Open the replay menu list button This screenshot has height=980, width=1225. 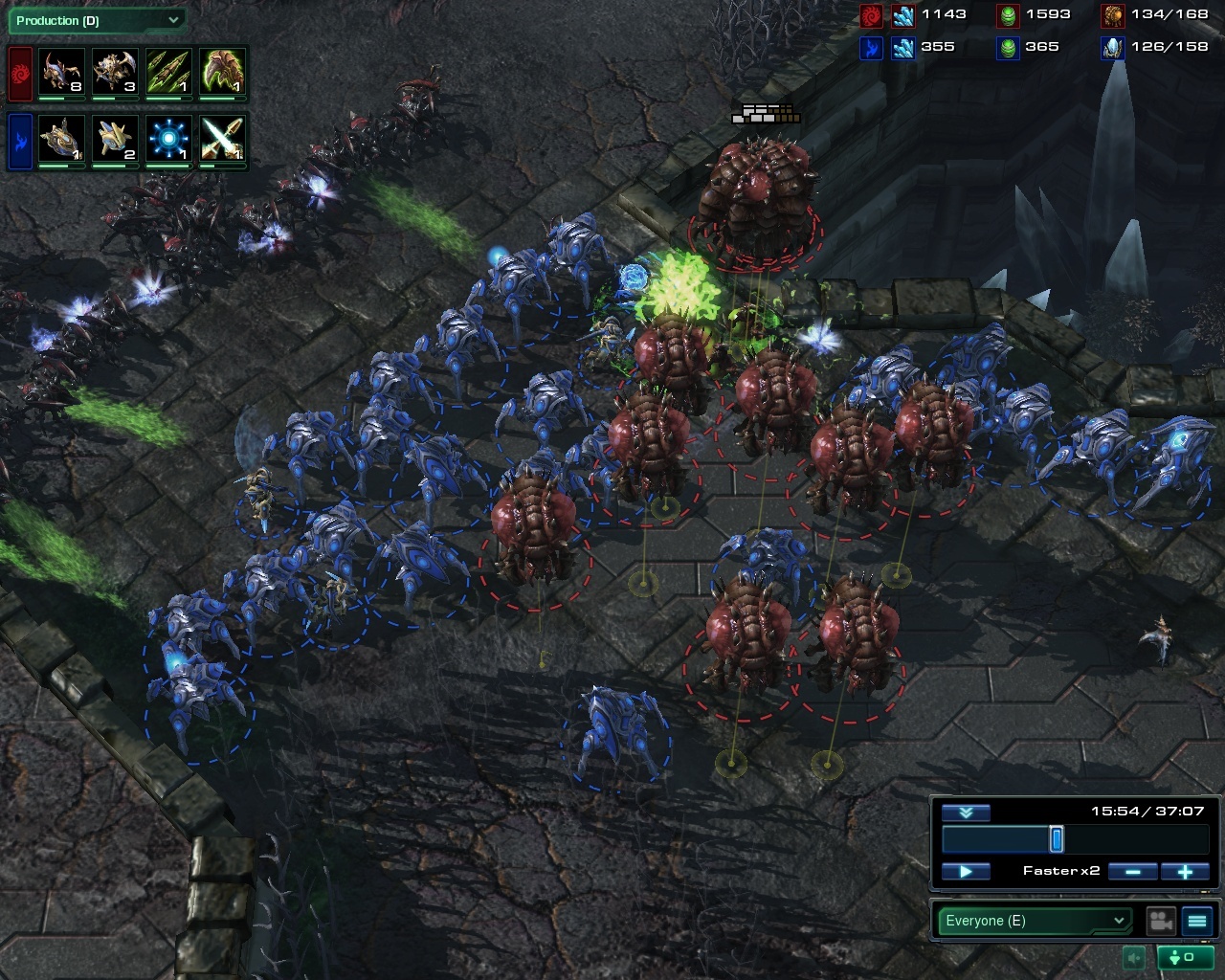[1197, 921]
